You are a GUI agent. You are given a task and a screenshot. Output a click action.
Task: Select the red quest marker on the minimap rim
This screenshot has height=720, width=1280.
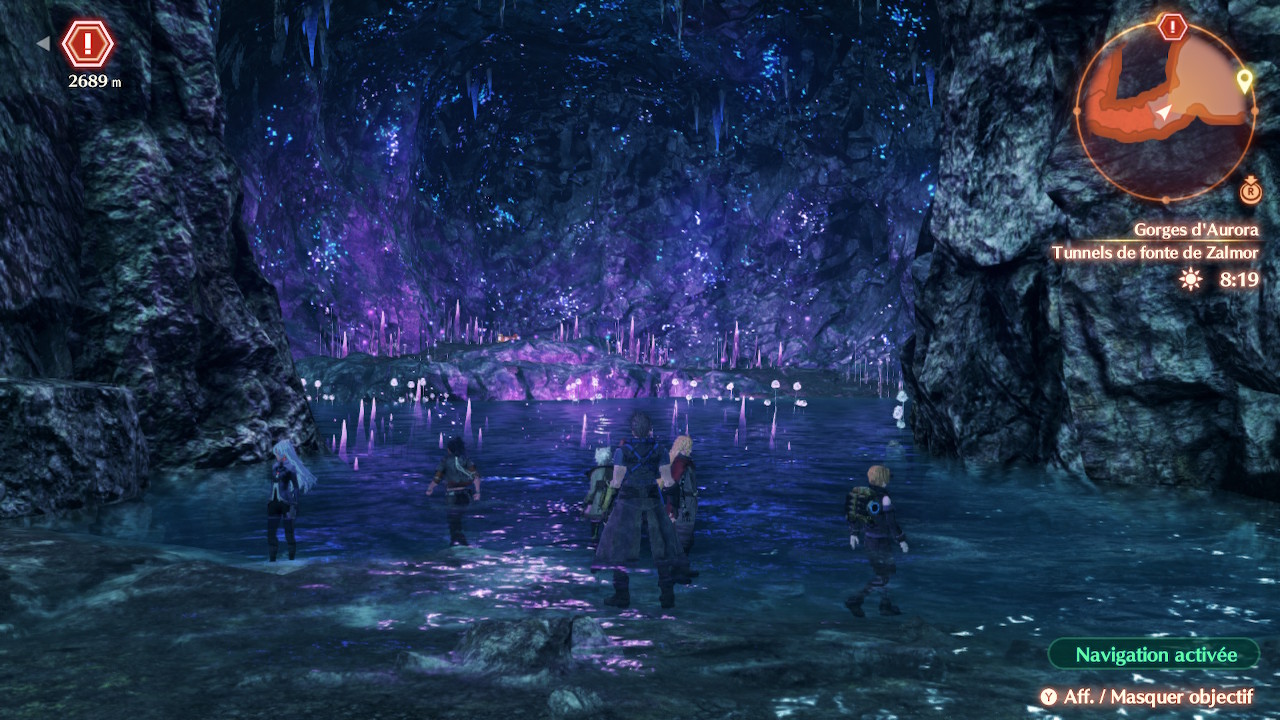click(1172, 27)
